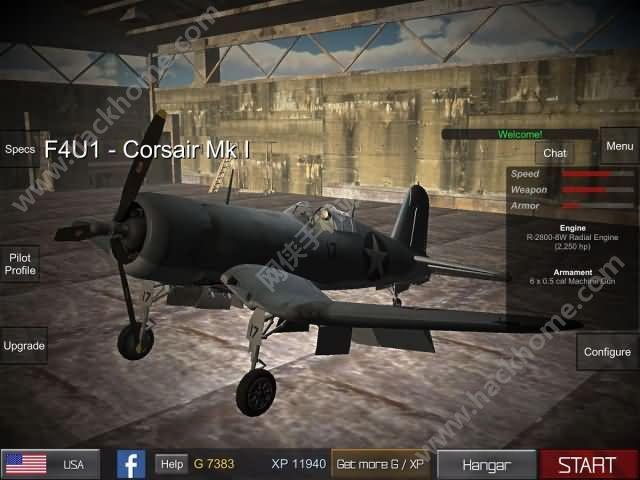The width and height of the screenshot is (640, 480).
Task: Choose Get more G / XP
Action: pyautogui.click(x=381, y=464)
